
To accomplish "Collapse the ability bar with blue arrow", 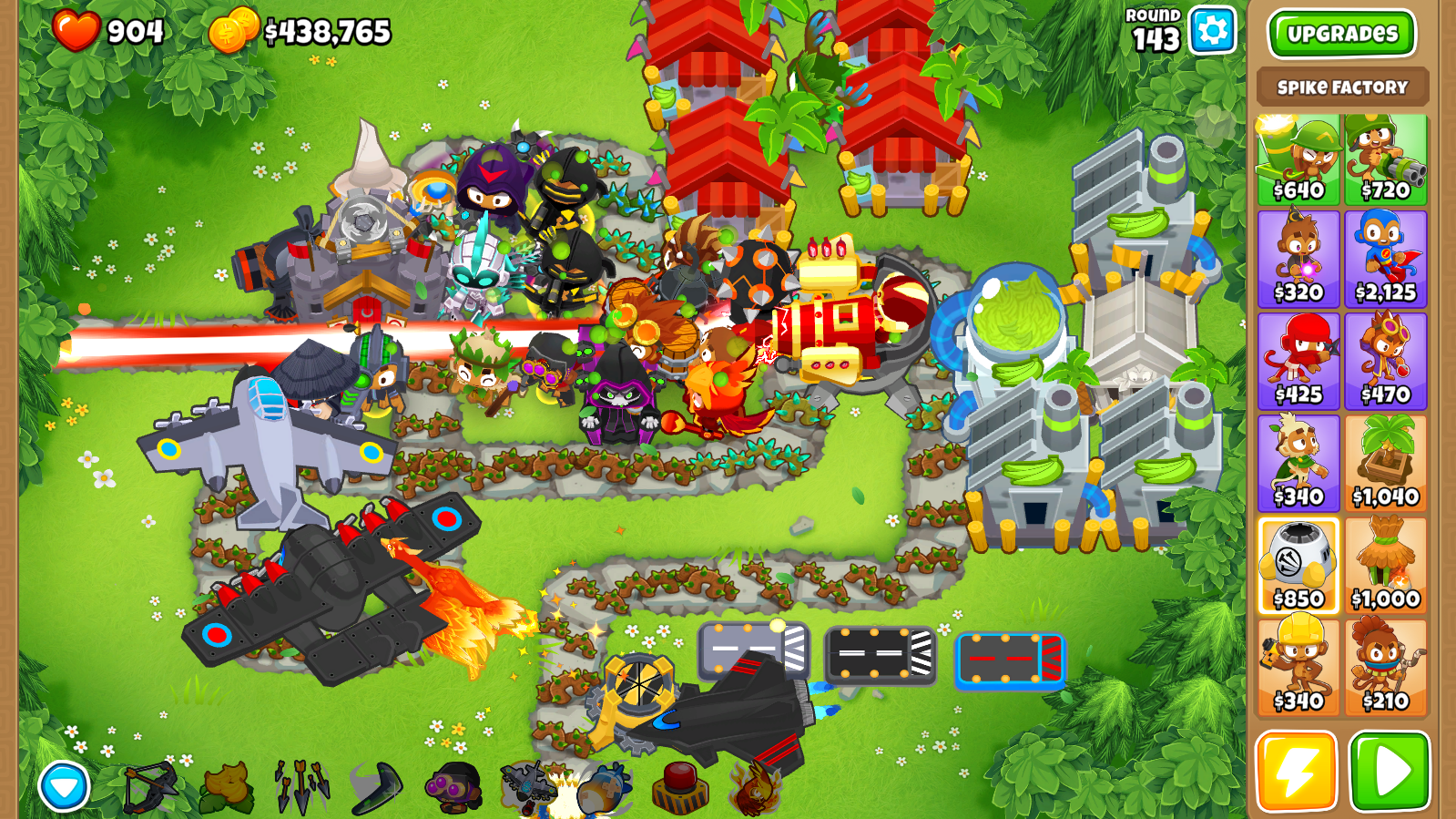I will [x=64, y=786].
